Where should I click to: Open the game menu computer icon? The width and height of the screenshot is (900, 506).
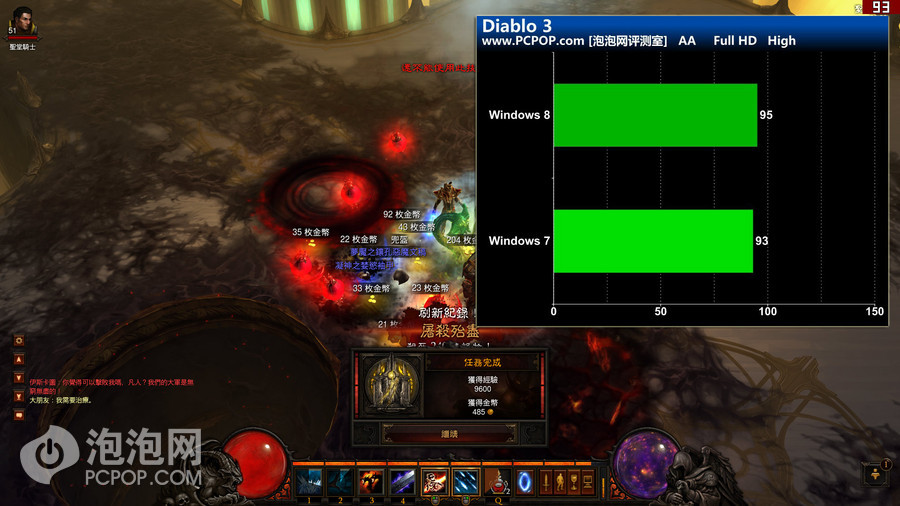[x=588, y=483]
